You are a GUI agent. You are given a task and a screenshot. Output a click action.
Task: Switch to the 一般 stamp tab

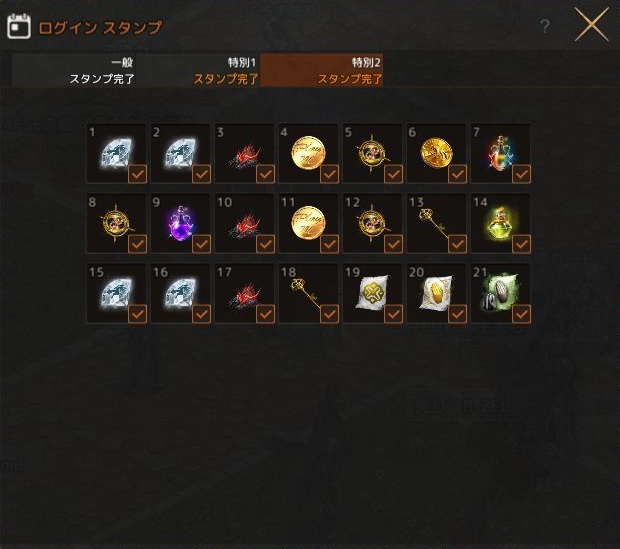click(74, 70)
